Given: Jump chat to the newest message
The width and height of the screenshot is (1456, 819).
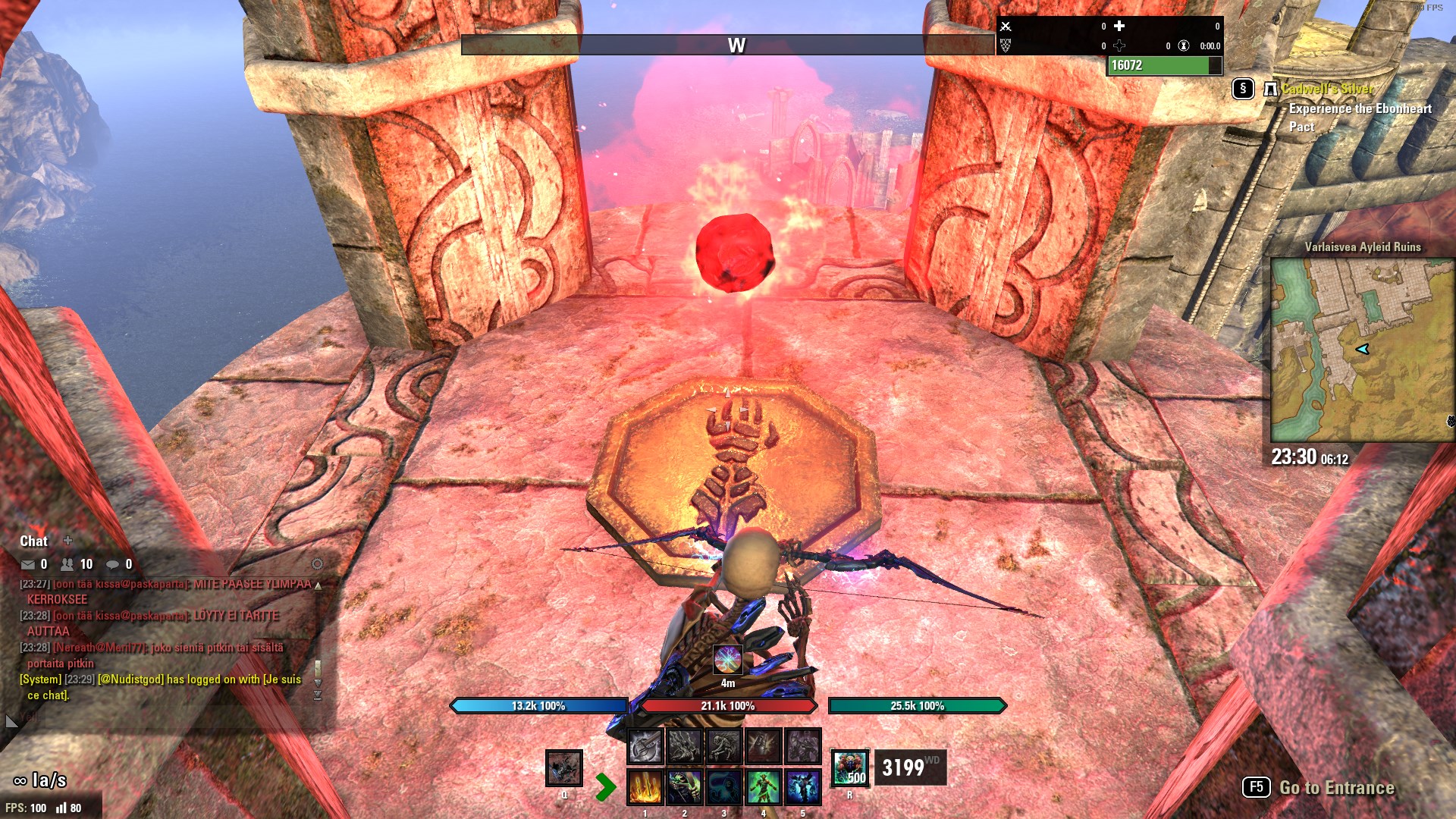Looking at the screenshot, I should pyautogui.click(x=318, y=695).
